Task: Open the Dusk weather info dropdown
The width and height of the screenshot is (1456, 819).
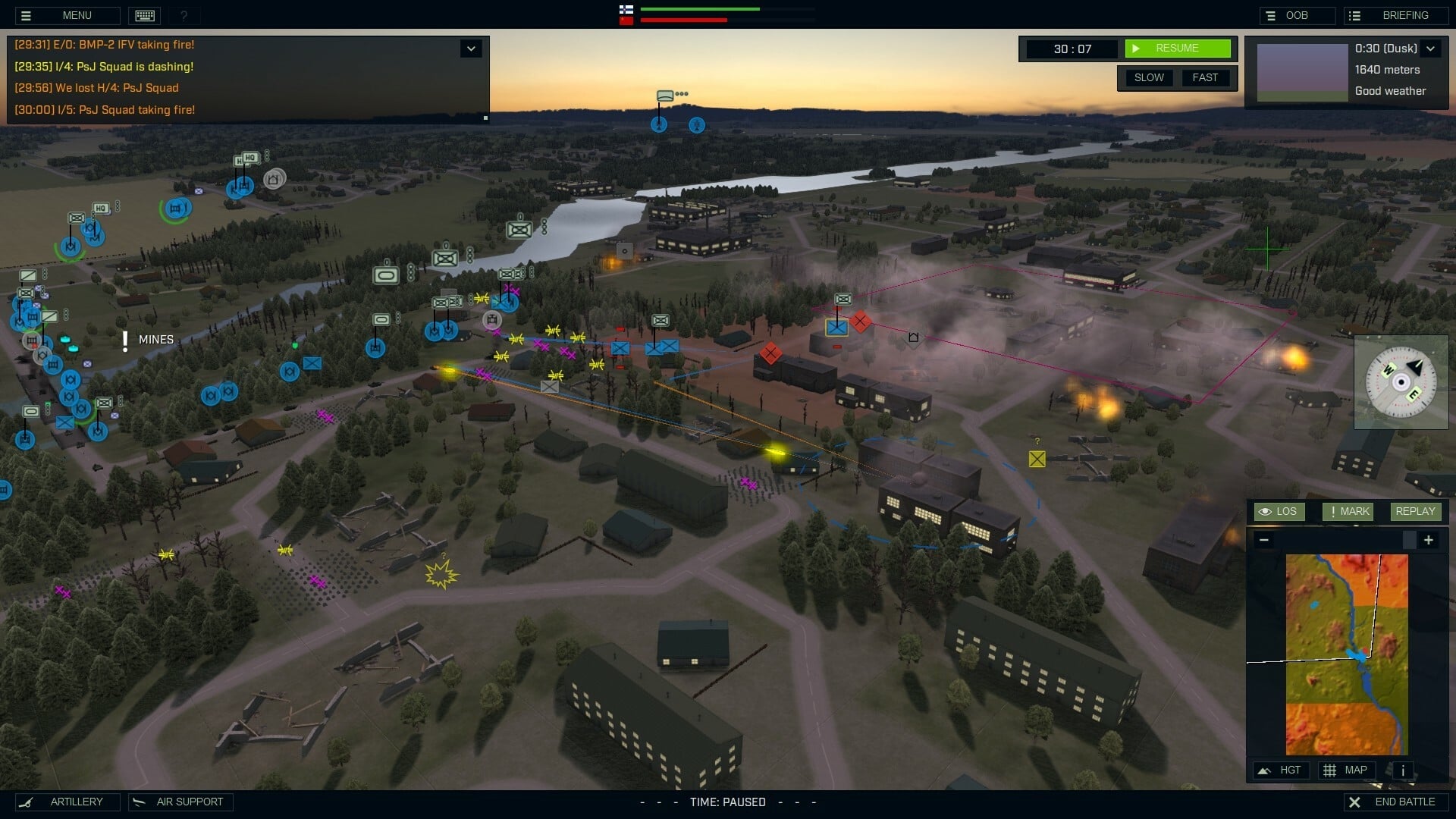Action: coord(1432,48)
